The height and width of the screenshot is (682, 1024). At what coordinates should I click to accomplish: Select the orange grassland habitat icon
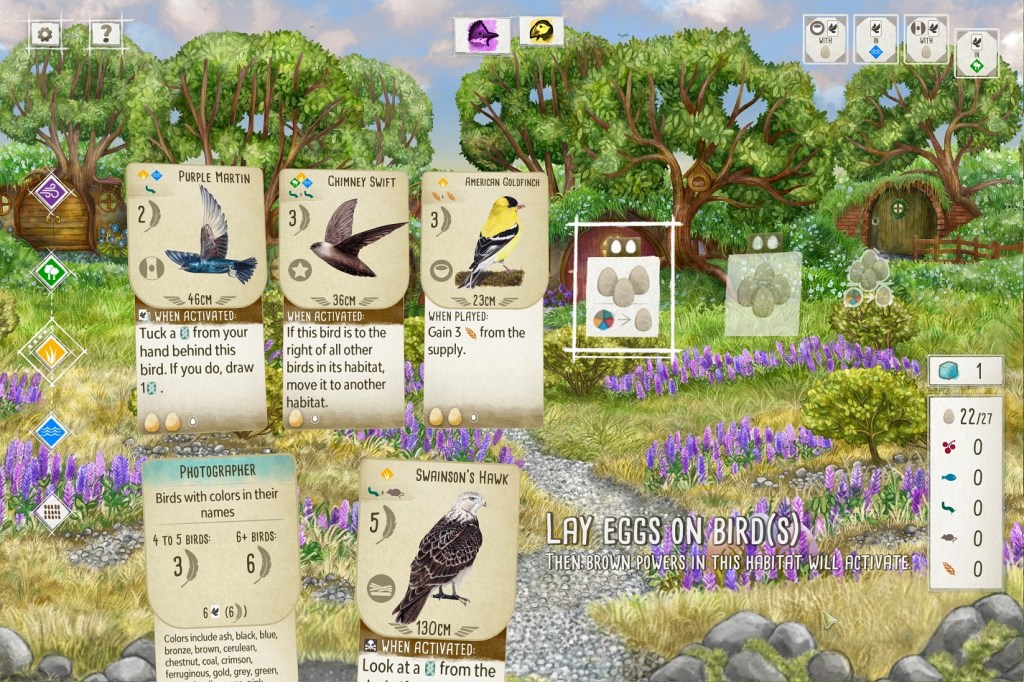(x=50, y=351)
